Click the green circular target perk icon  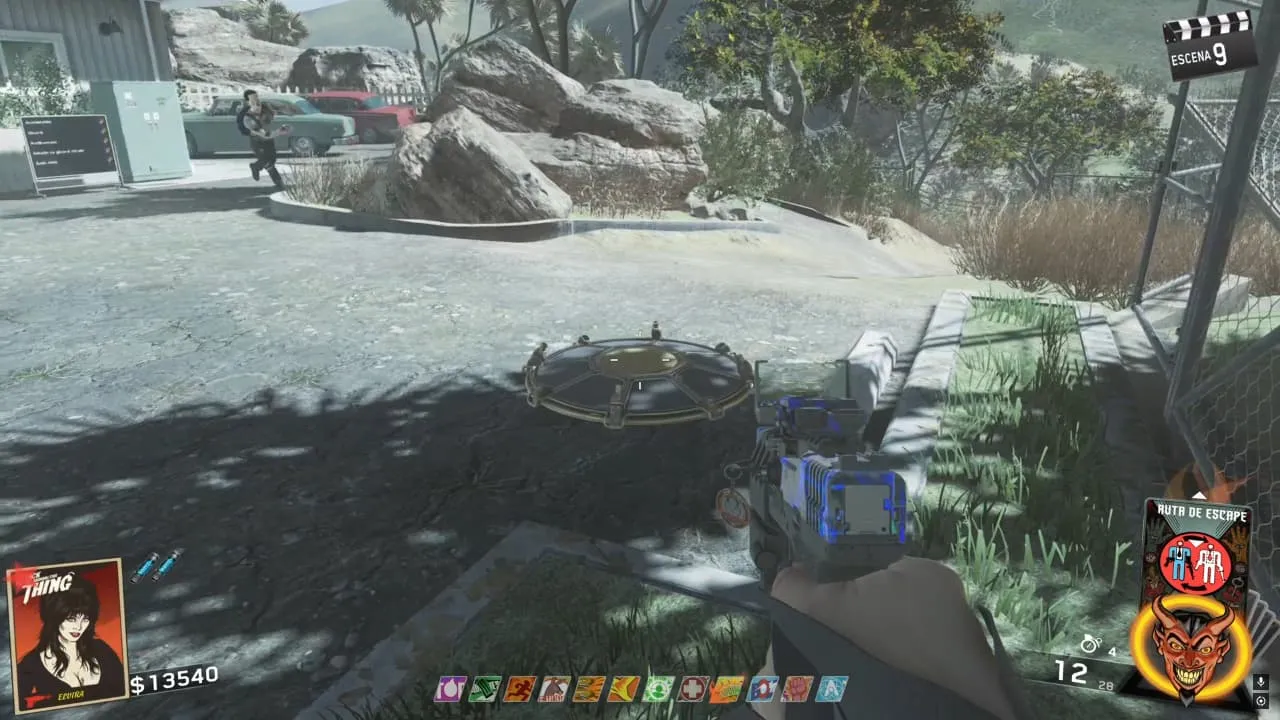(658, 688)
